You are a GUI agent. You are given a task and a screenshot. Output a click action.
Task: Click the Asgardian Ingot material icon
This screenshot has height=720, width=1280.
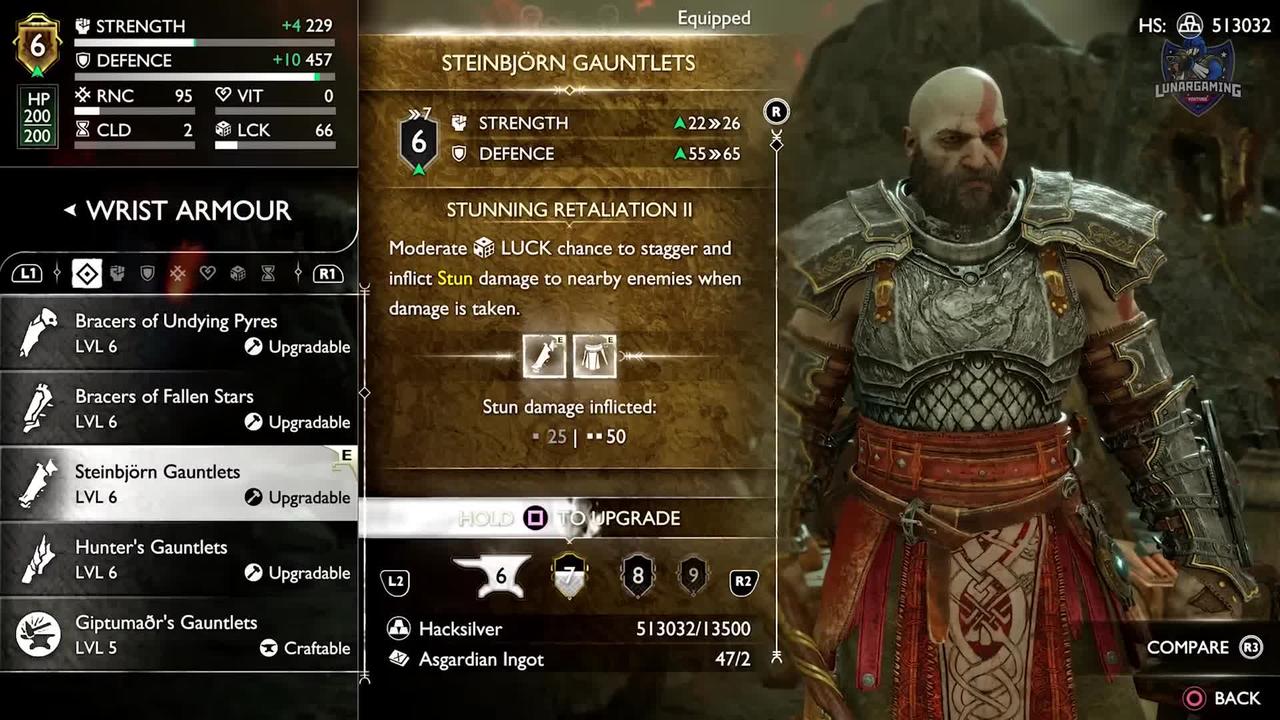pos(400,659)
